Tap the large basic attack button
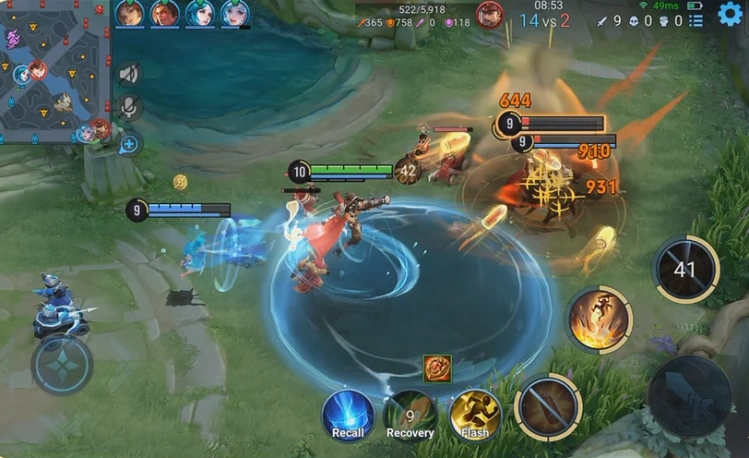Screen dimensions: 749x458 coord(690,396)
